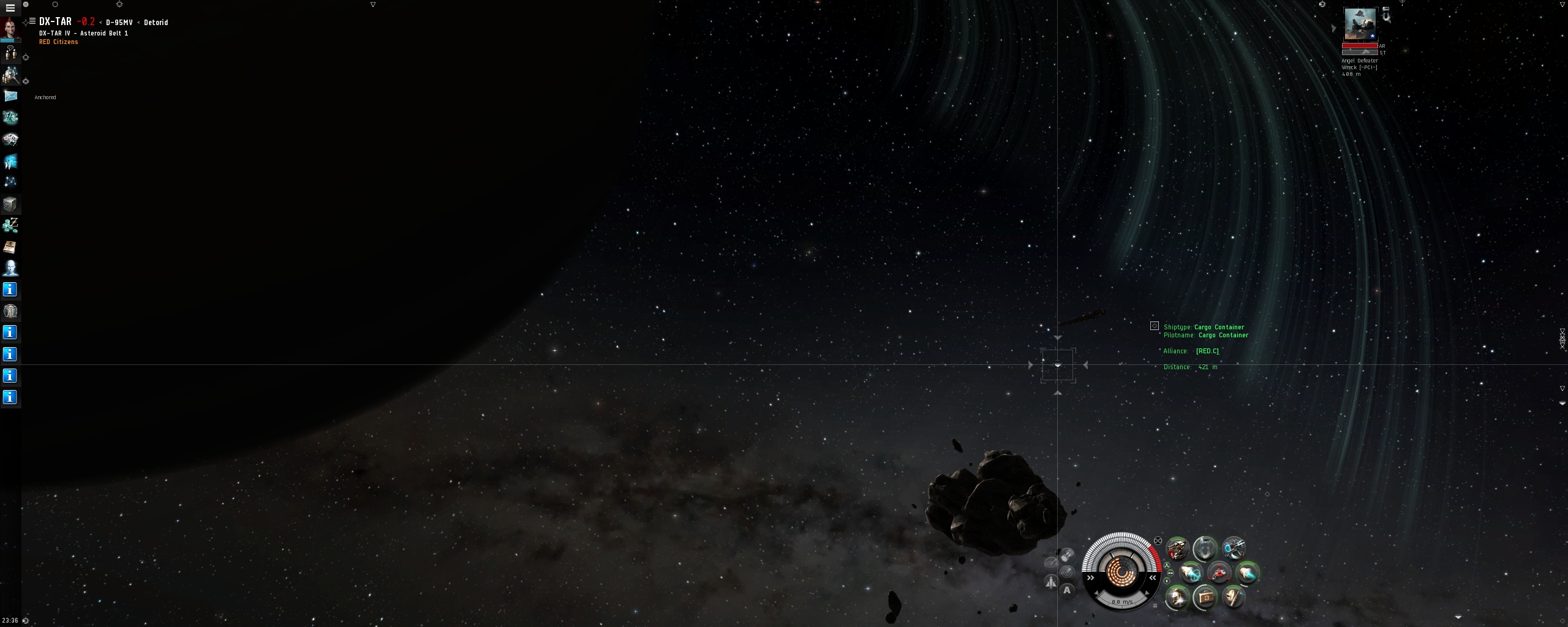Toggle the autopilot A button
The width and height of the screenshot is (1568, 627).
coord(1067,590)
